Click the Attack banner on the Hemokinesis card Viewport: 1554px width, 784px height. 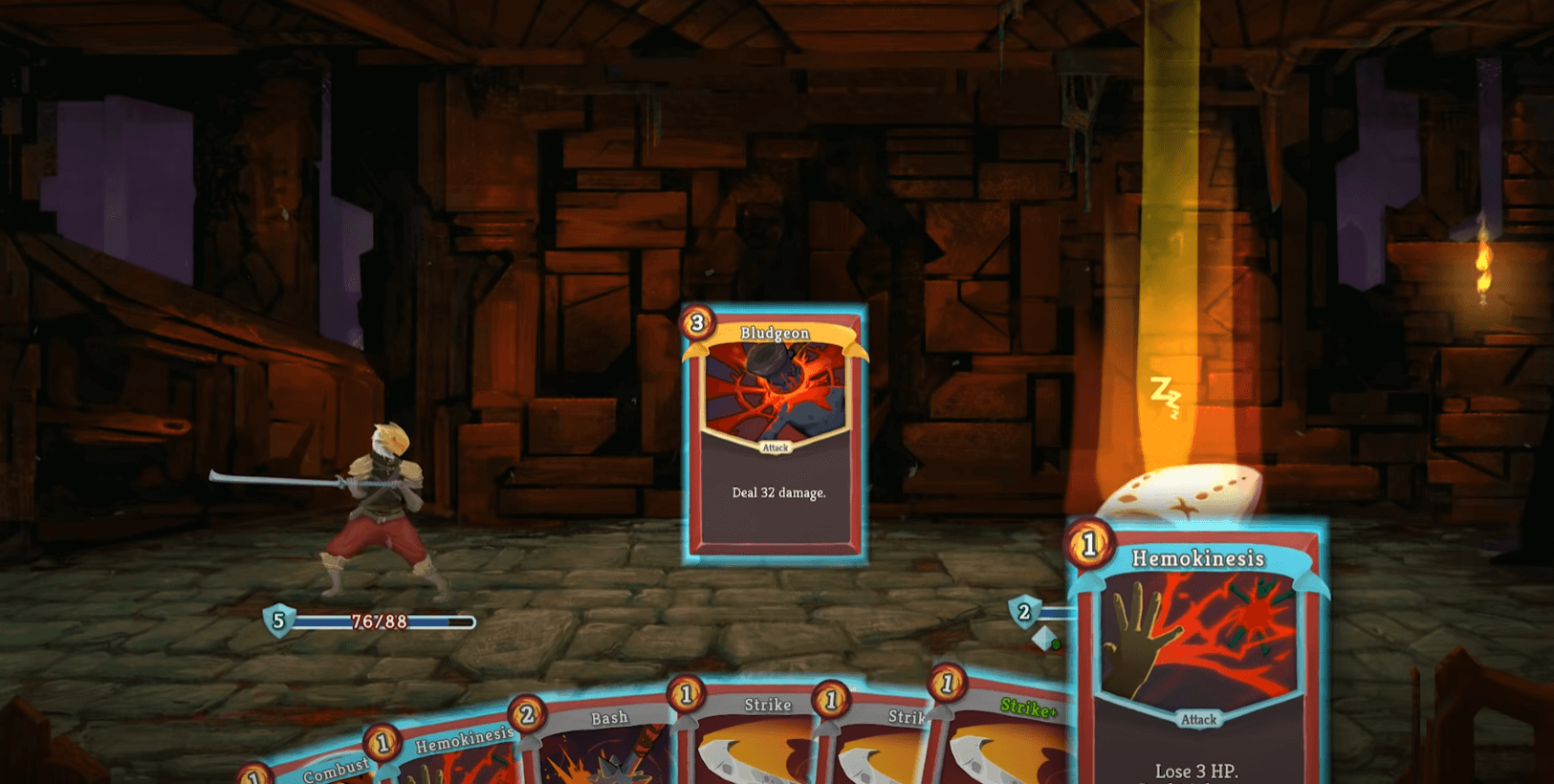(x=1198, y=720)
